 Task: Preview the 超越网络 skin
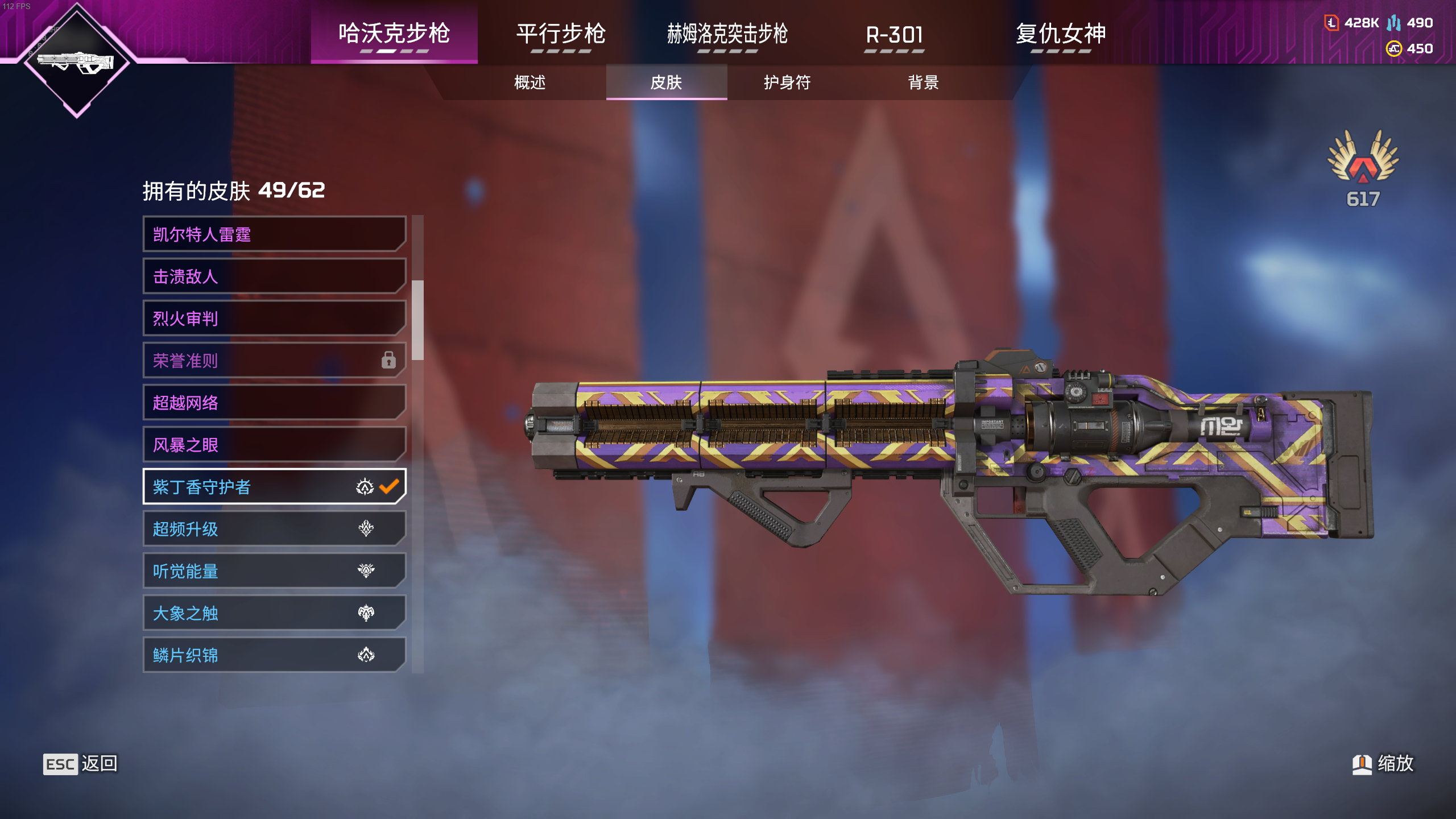tap(274, 403)
